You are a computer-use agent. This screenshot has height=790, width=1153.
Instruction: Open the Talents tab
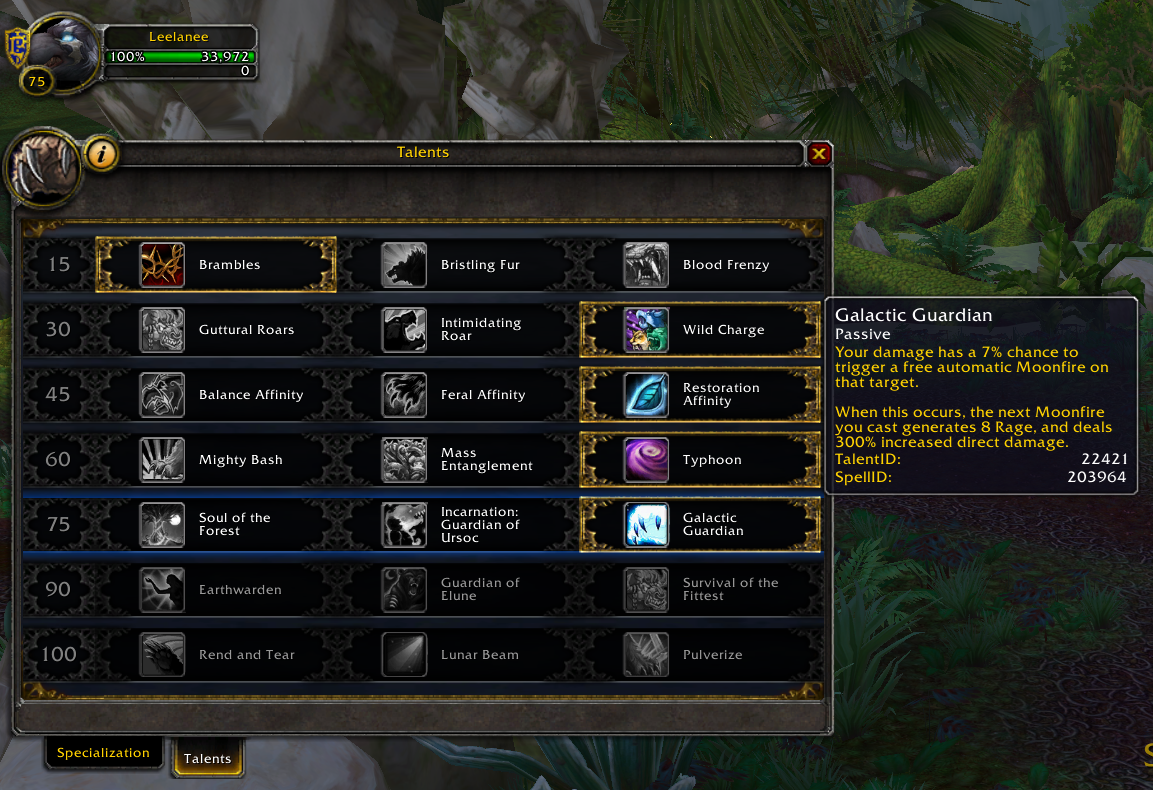207,758
